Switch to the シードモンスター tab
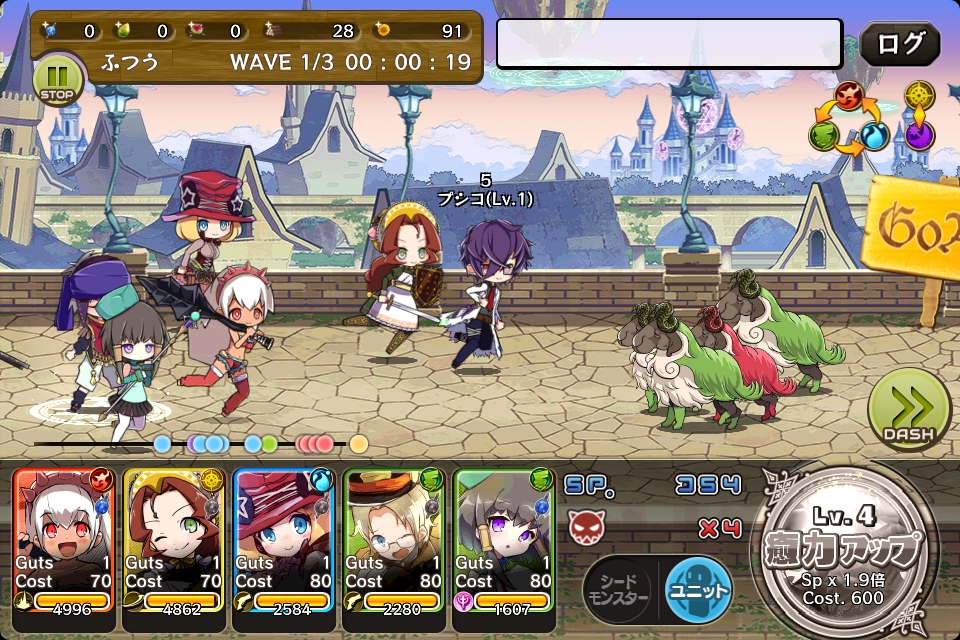960x640 pixels. 617,588
